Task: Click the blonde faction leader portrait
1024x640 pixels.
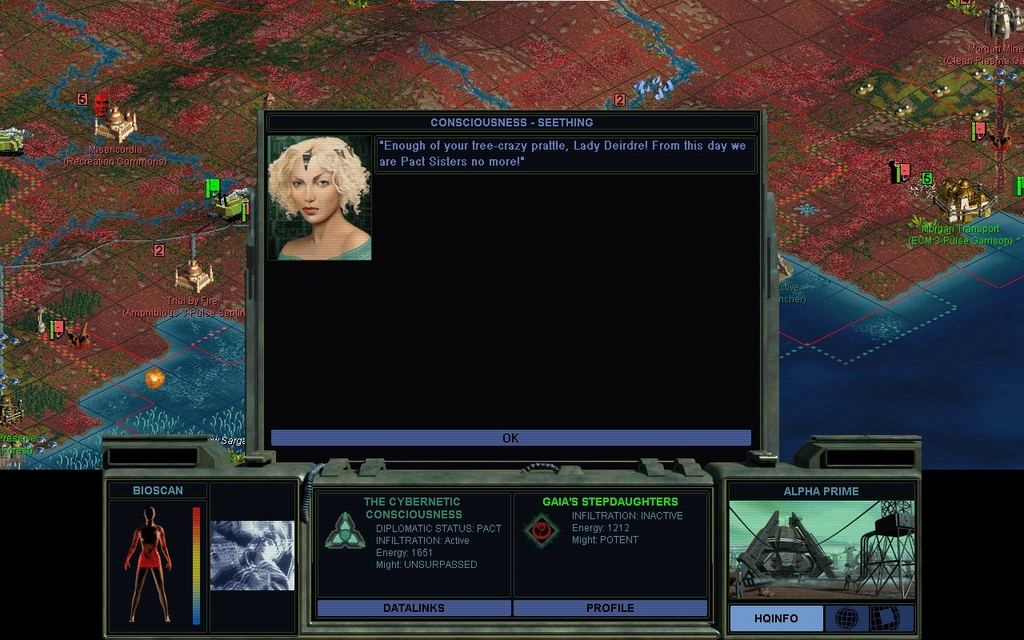Action: (319, 198)
